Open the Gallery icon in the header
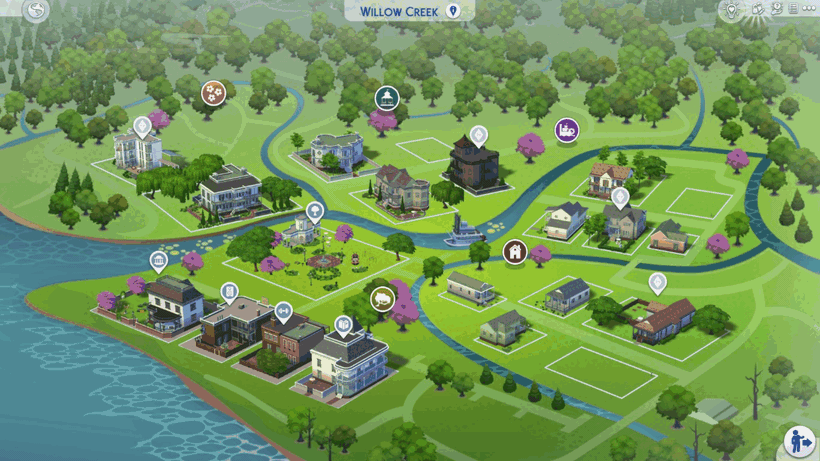This screenshot has height=461, width=820. [757, 9]
